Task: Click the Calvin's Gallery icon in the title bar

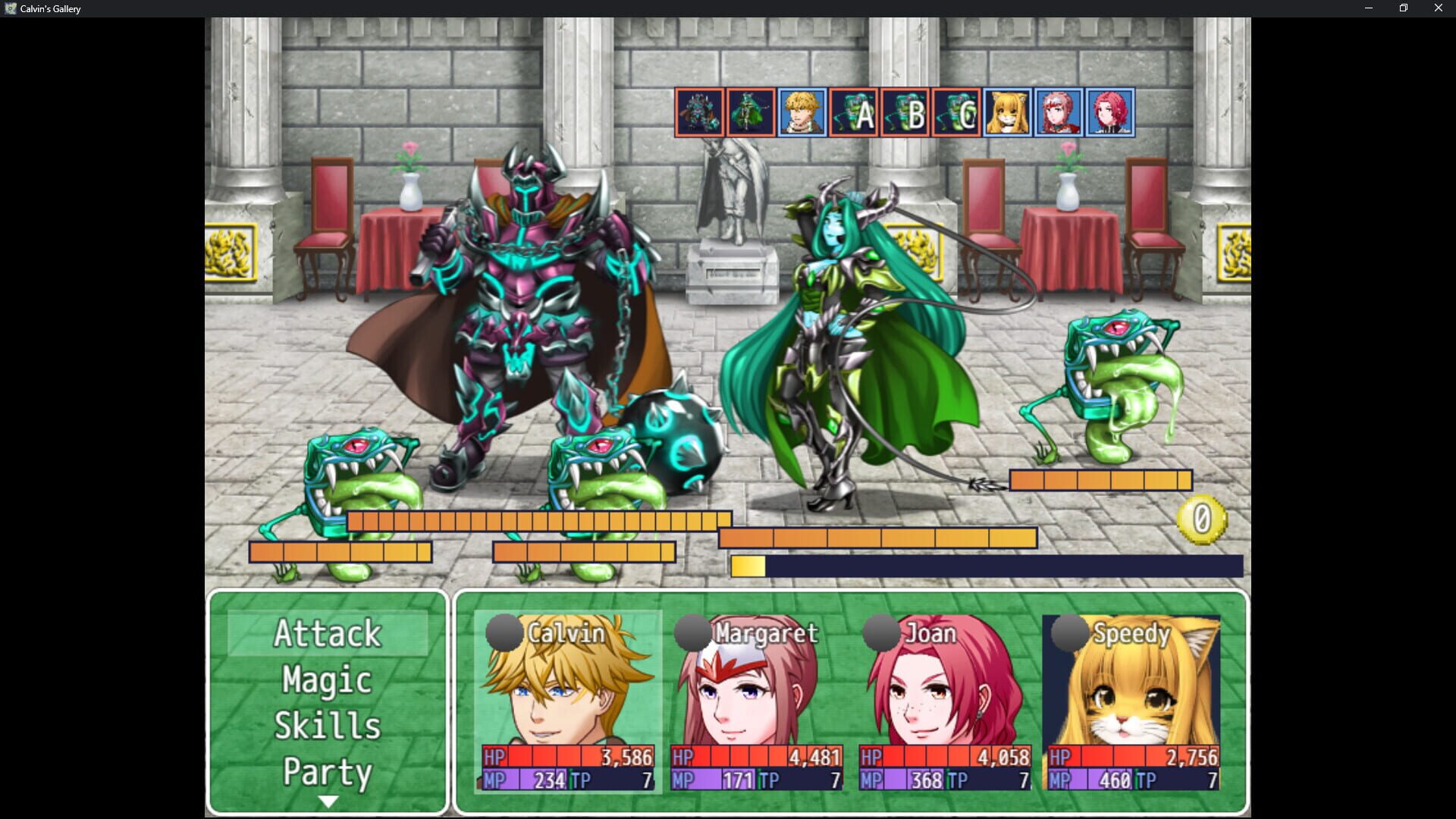Action: (x=11, y=8)
